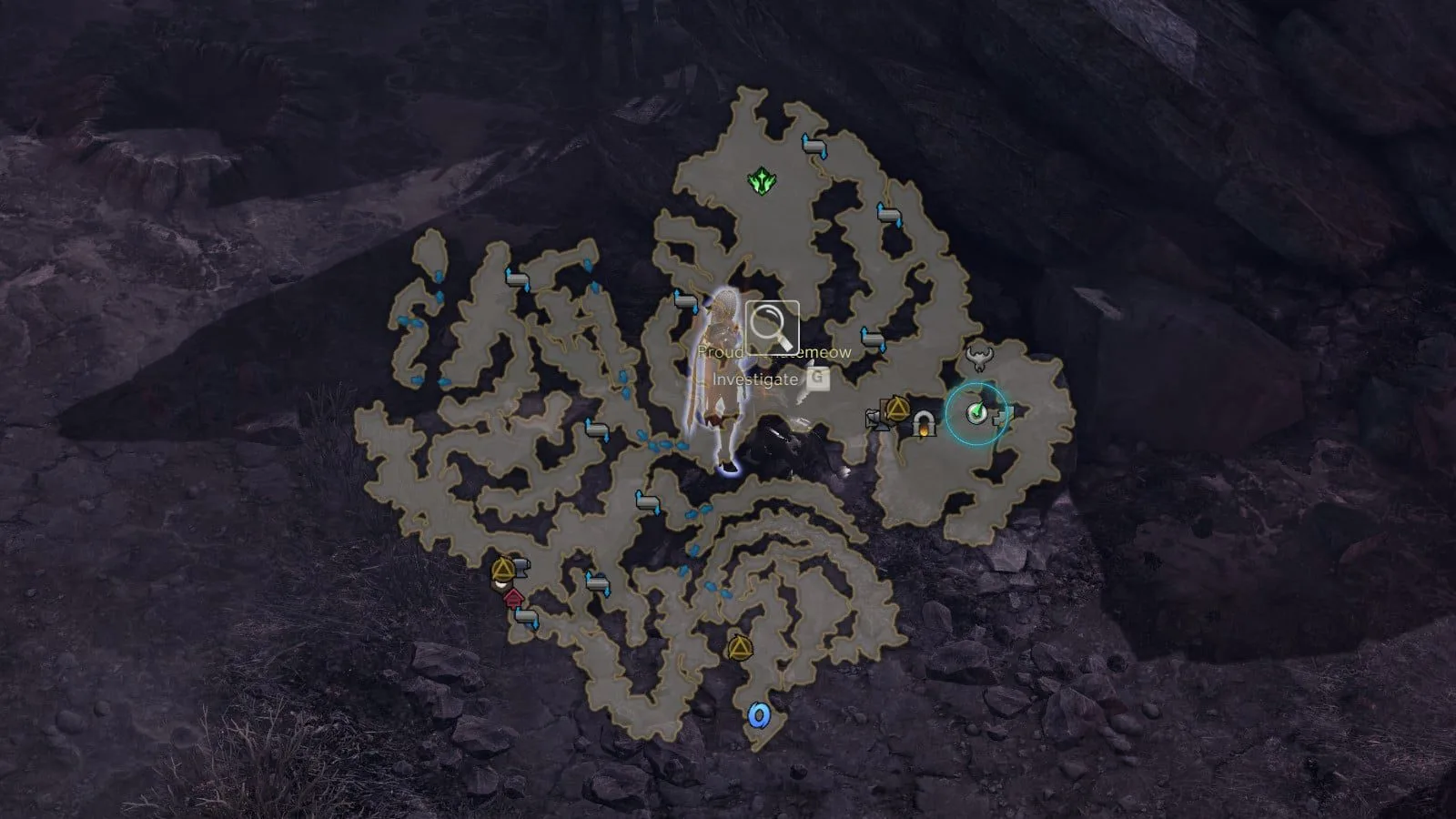Click the green checkmark quest marker
This screenshot has height=819, width=1456.
coord(976,413)
